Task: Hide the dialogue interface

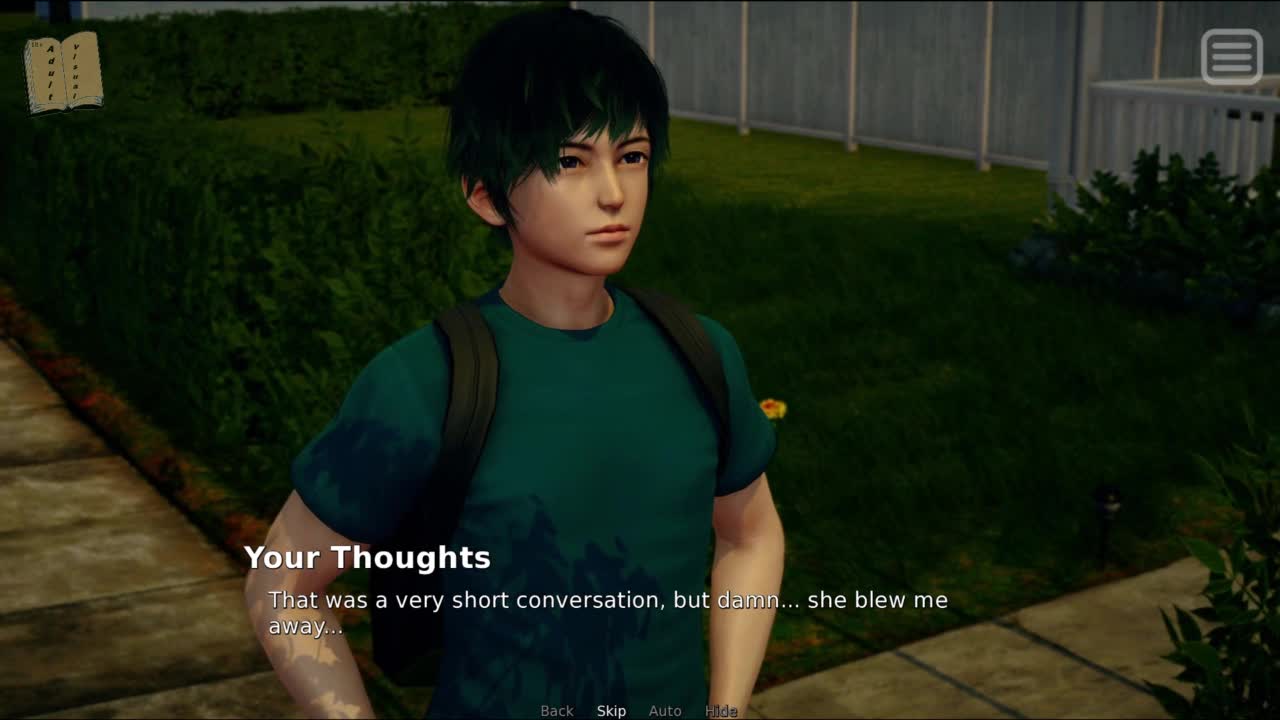Action: point(721,711)
